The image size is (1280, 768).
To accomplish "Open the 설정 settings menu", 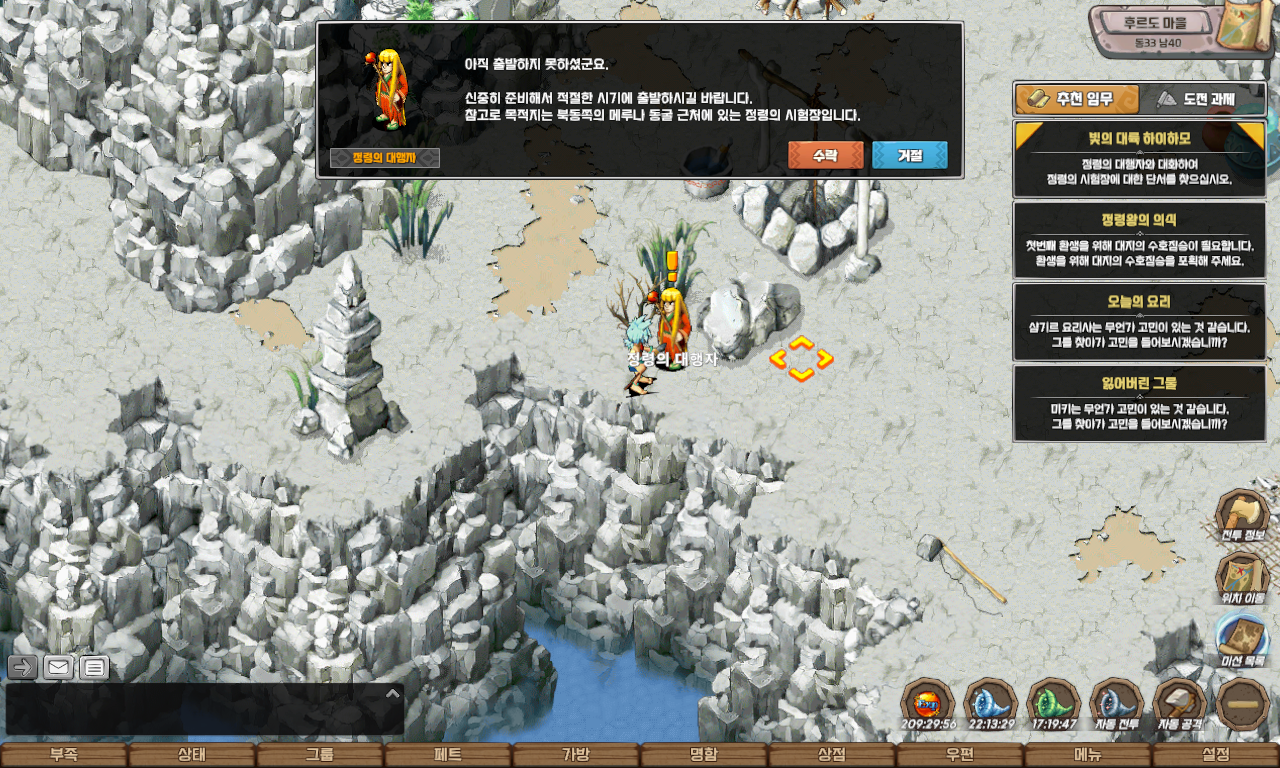I will 1216,755.
